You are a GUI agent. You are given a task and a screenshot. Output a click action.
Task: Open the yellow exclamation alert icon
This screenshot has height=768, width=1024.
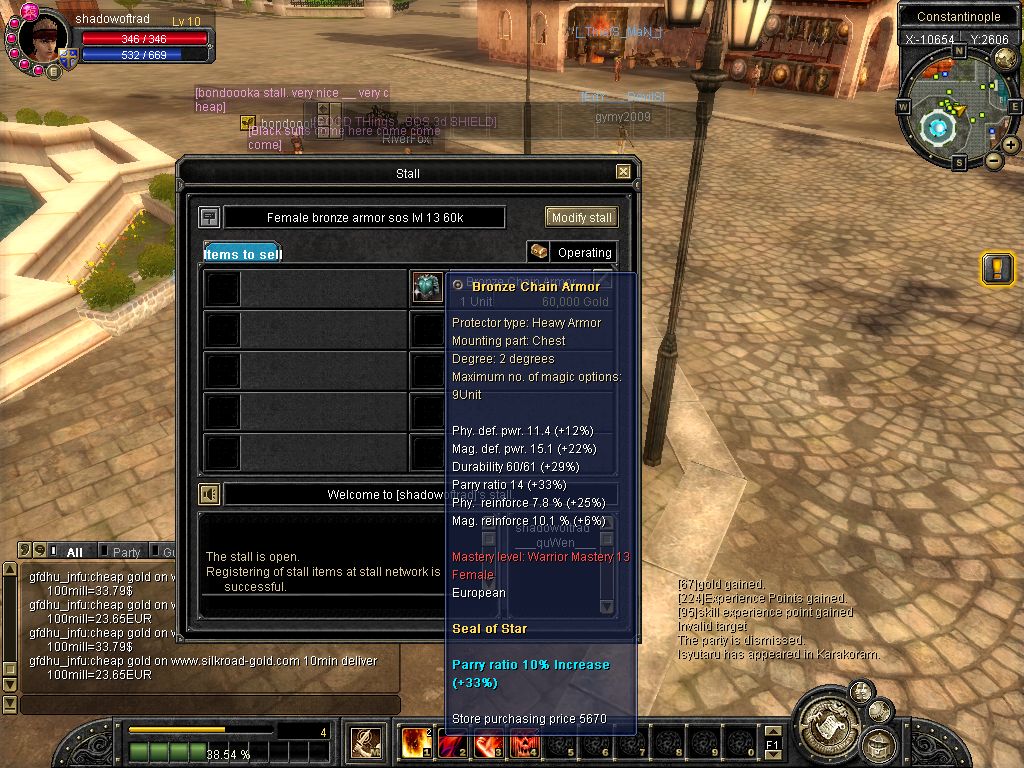[997, 268]
